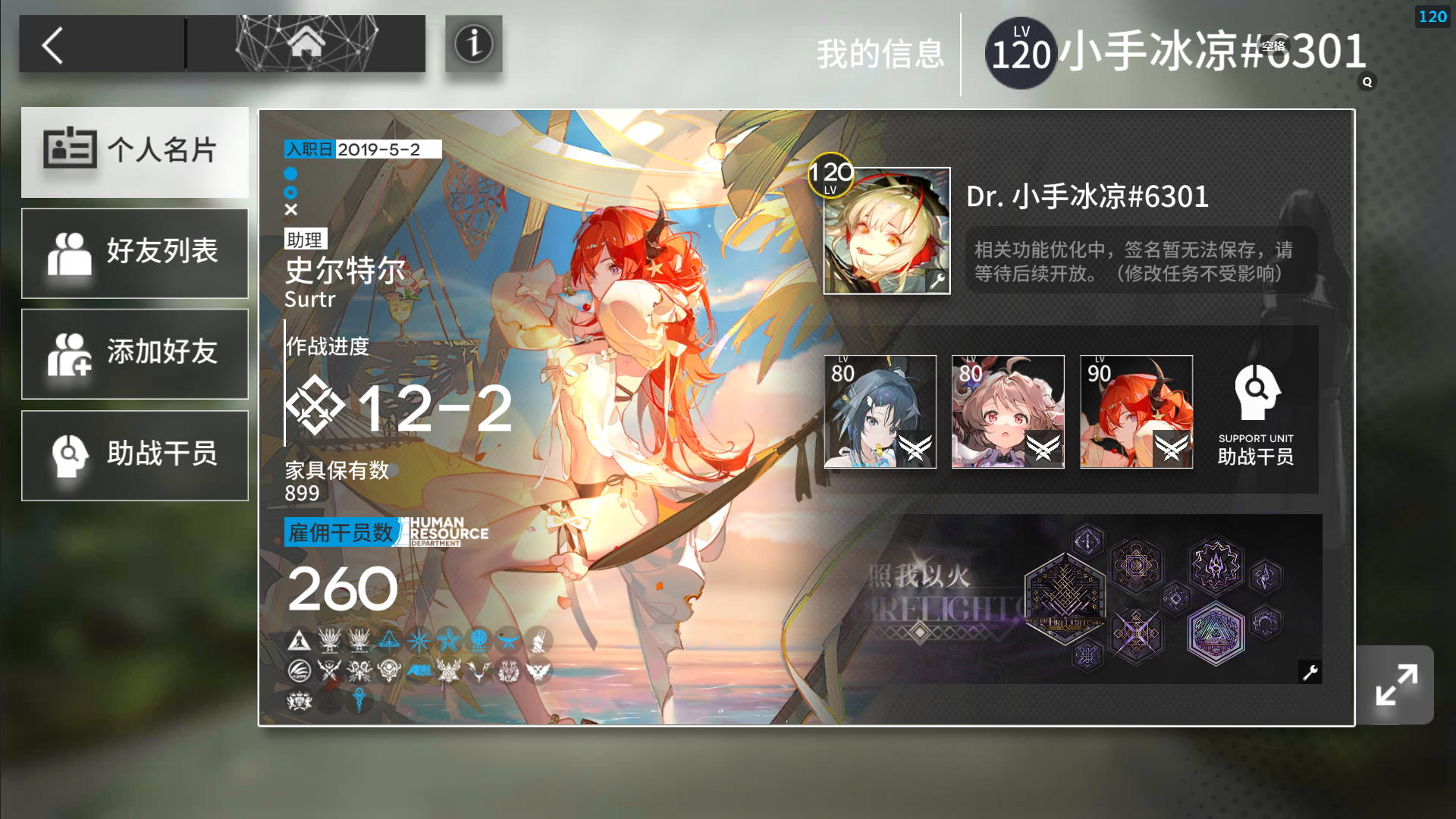Toggle the first blue status dot

click(x=290, y=174)
